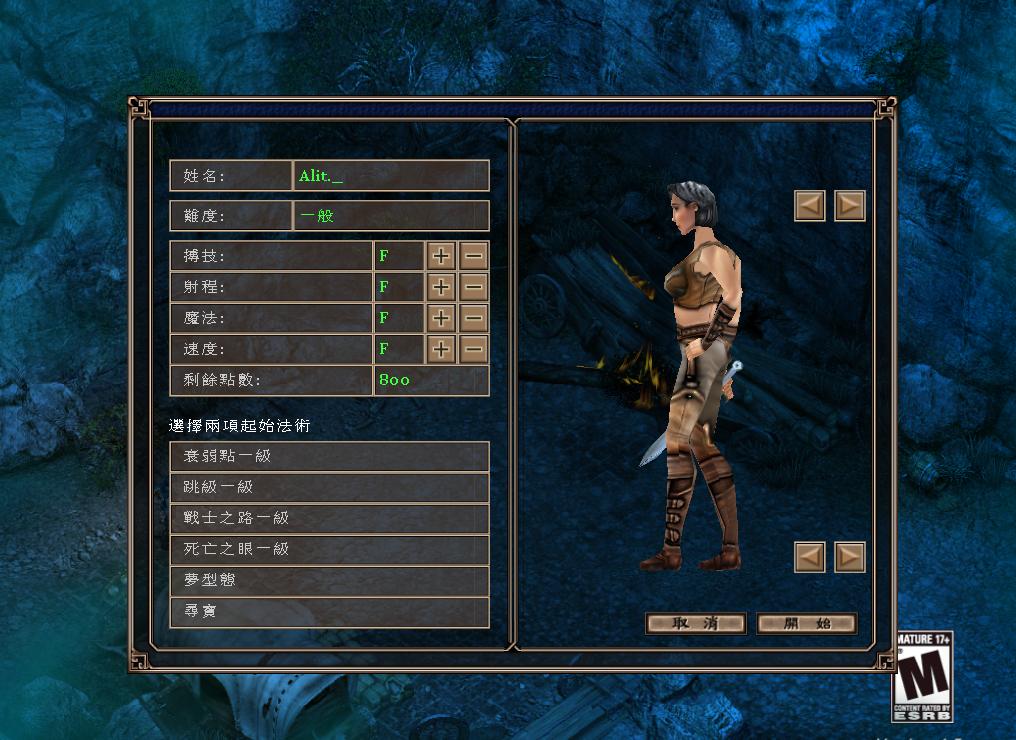Remove a point from 魔法

[474, 318]
